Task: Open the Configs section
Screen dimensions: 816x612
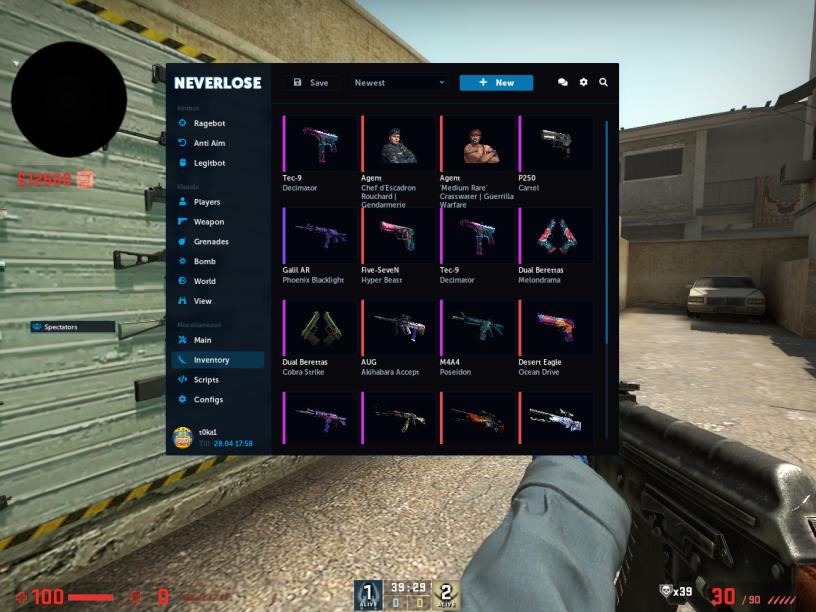Action: point(208,400)
